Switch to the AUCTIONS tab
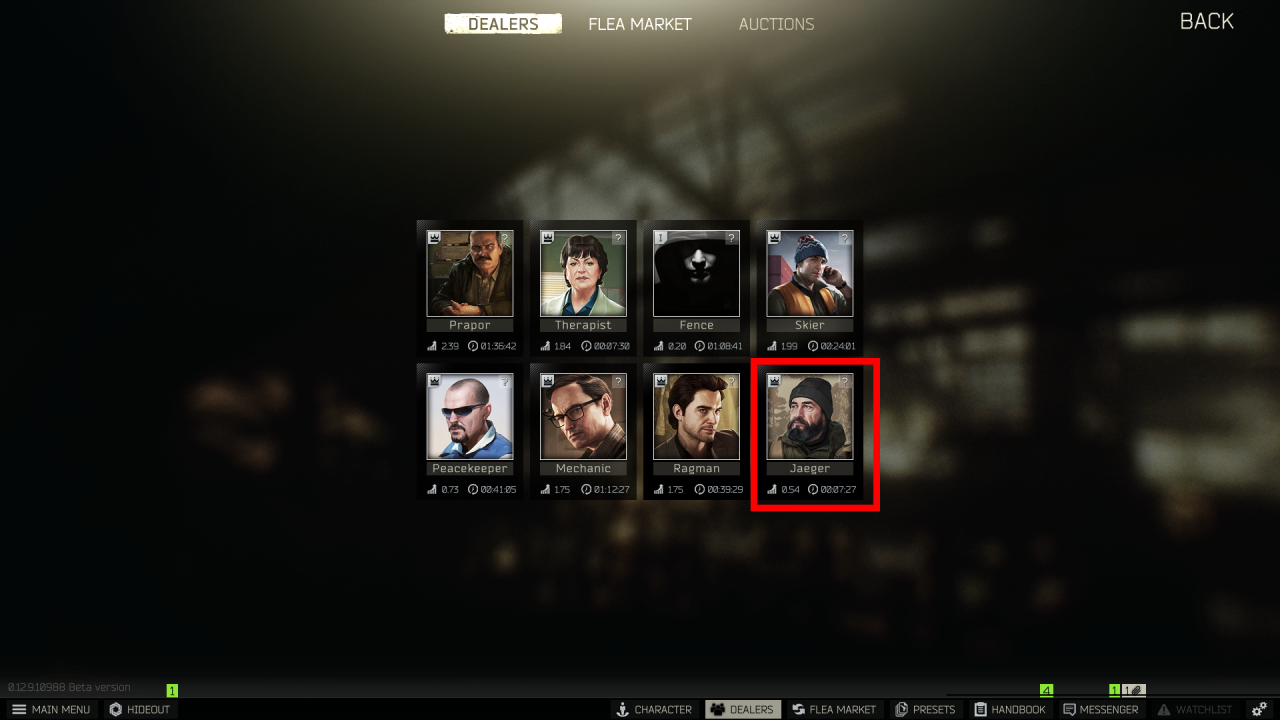Viewport: 1280px width, 720px height. tap(776, 23)
